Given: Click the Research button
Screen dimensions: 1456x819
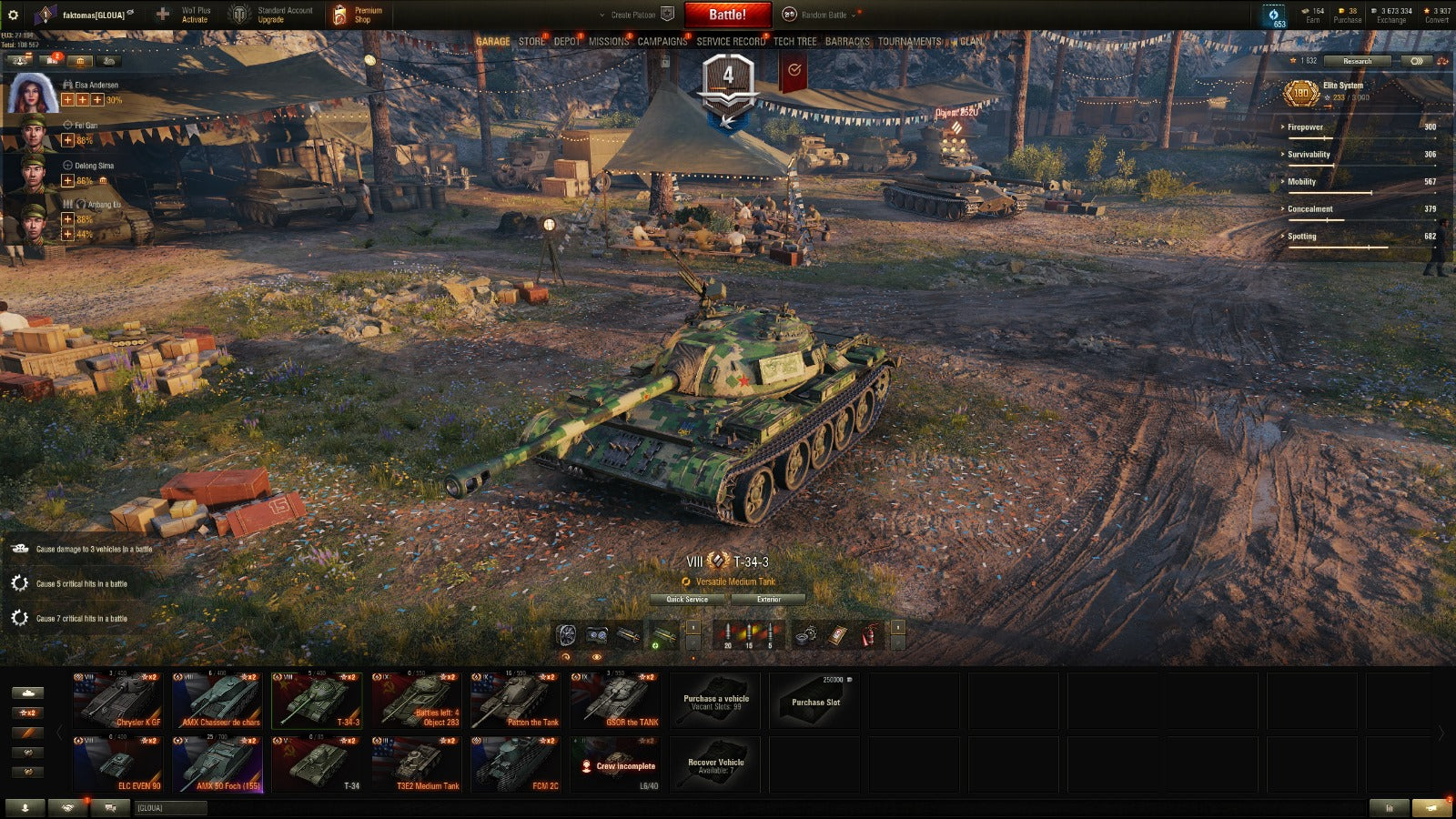Looking at the screenshot, I should point(1357,61).
